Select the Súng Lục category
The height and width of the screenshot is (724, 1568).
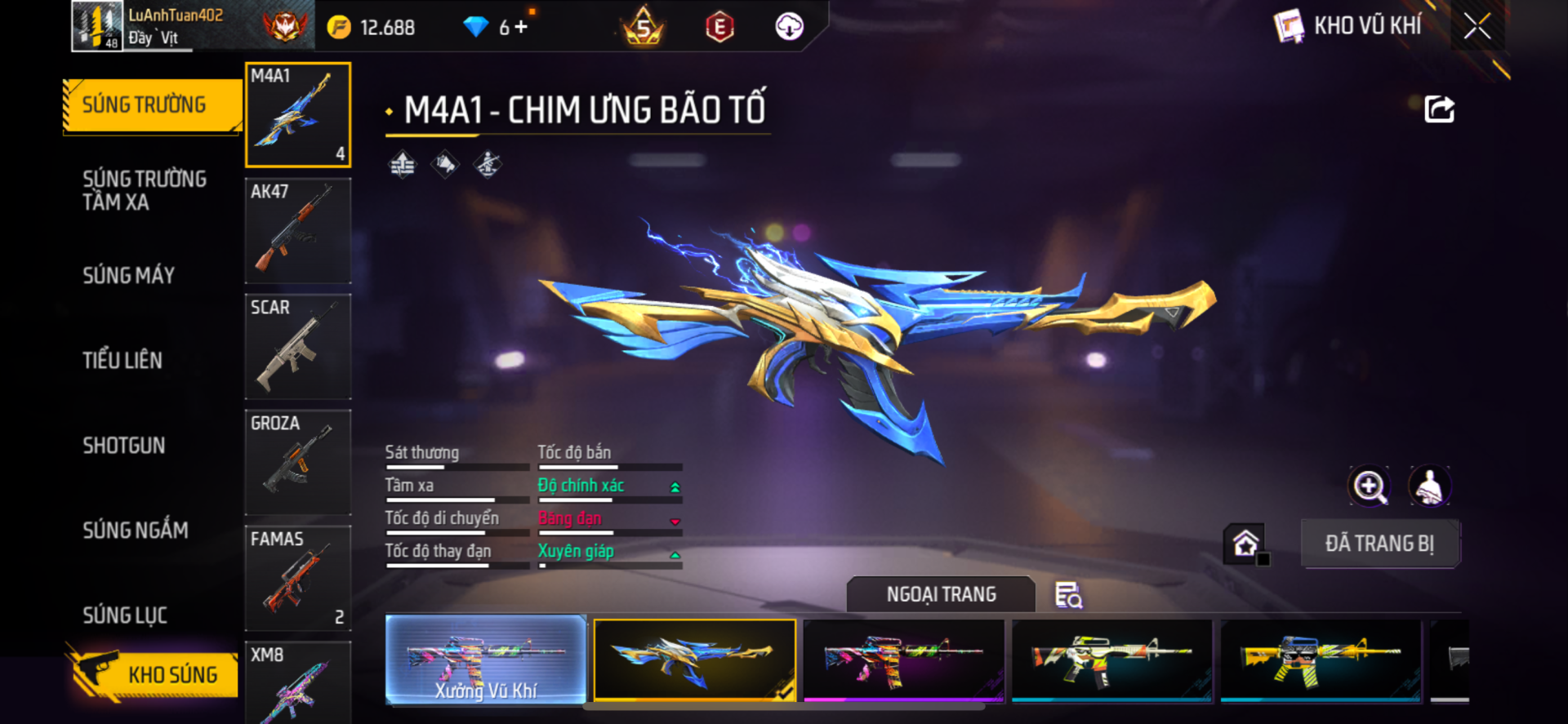(x=125, y=615)
